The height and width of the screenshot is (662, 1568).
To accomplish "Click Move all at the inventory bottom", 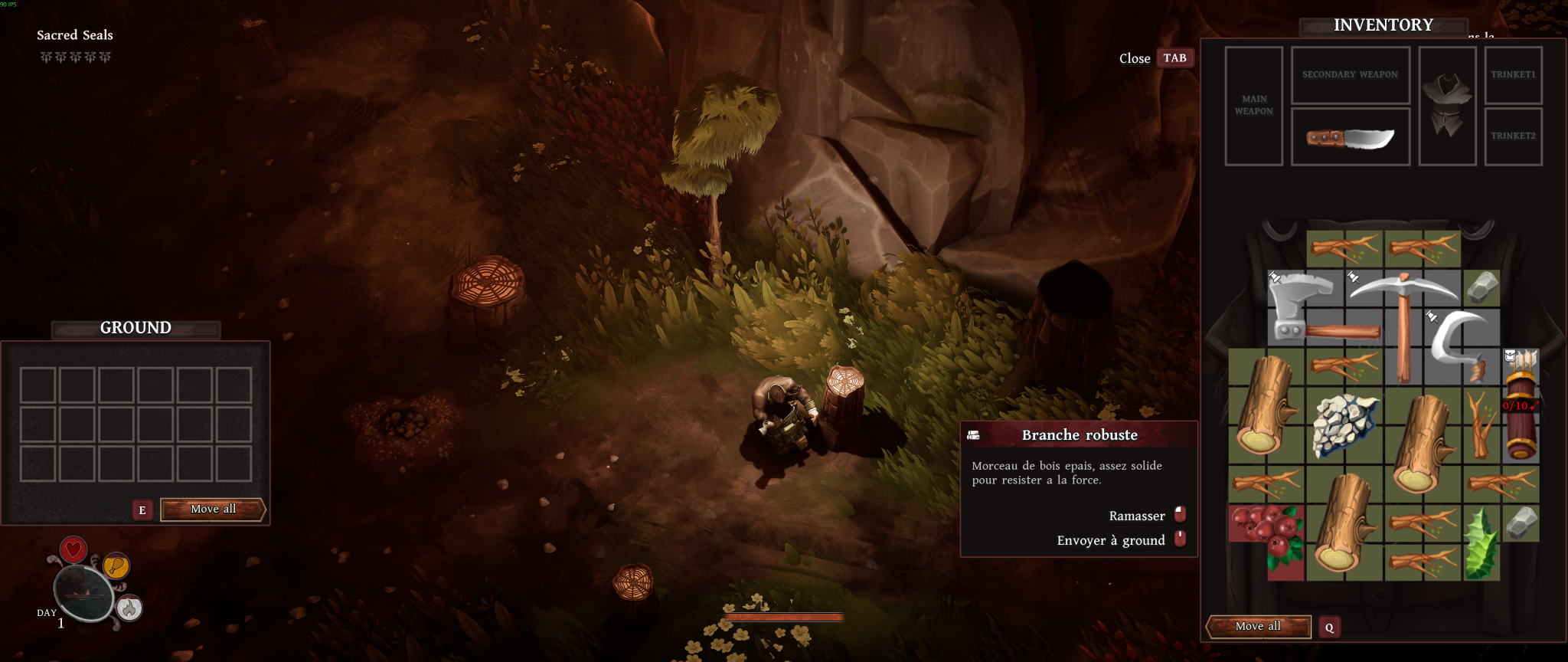I will 1258,627.
